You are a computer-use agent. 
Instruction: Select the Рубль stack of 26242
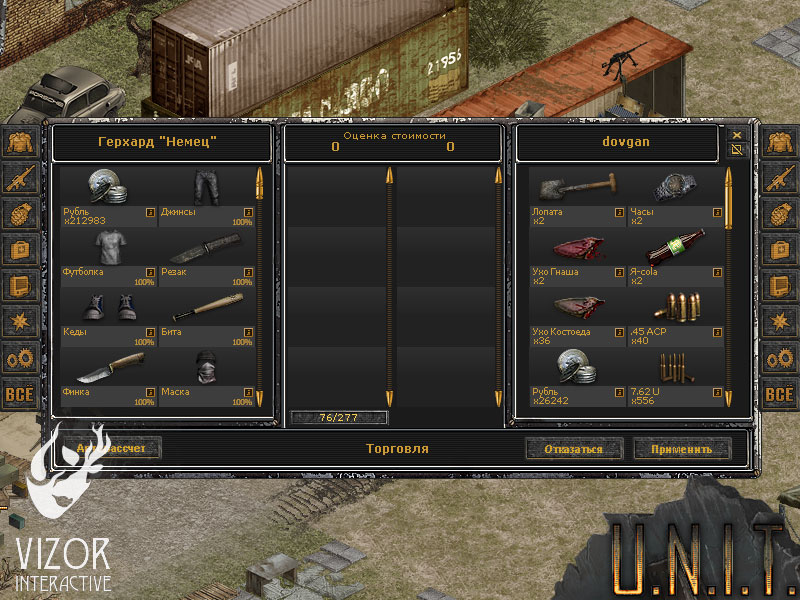pos(577,368)
